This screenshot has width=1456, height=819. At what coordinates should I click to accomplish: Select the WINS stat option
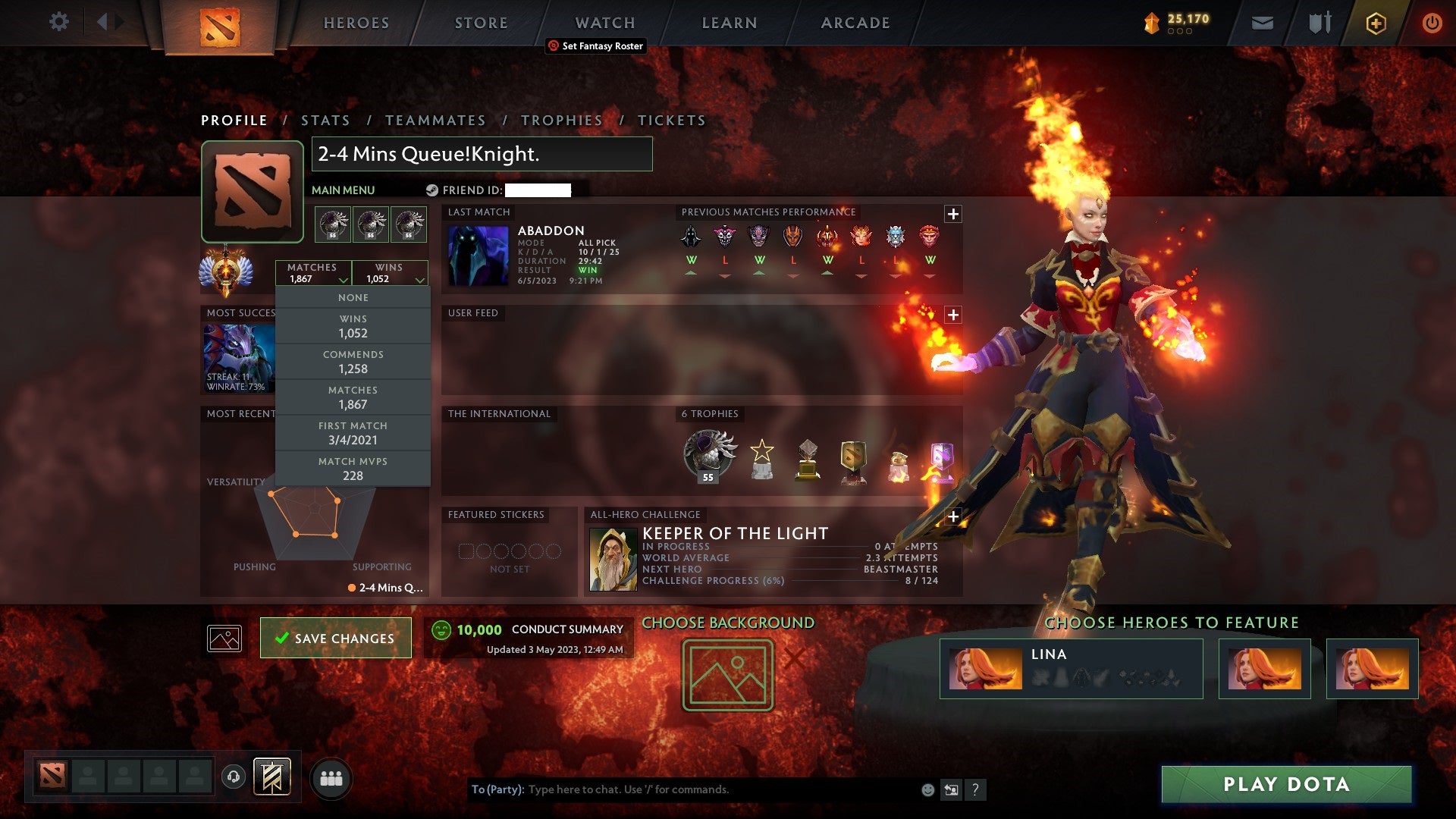(353, 325)
